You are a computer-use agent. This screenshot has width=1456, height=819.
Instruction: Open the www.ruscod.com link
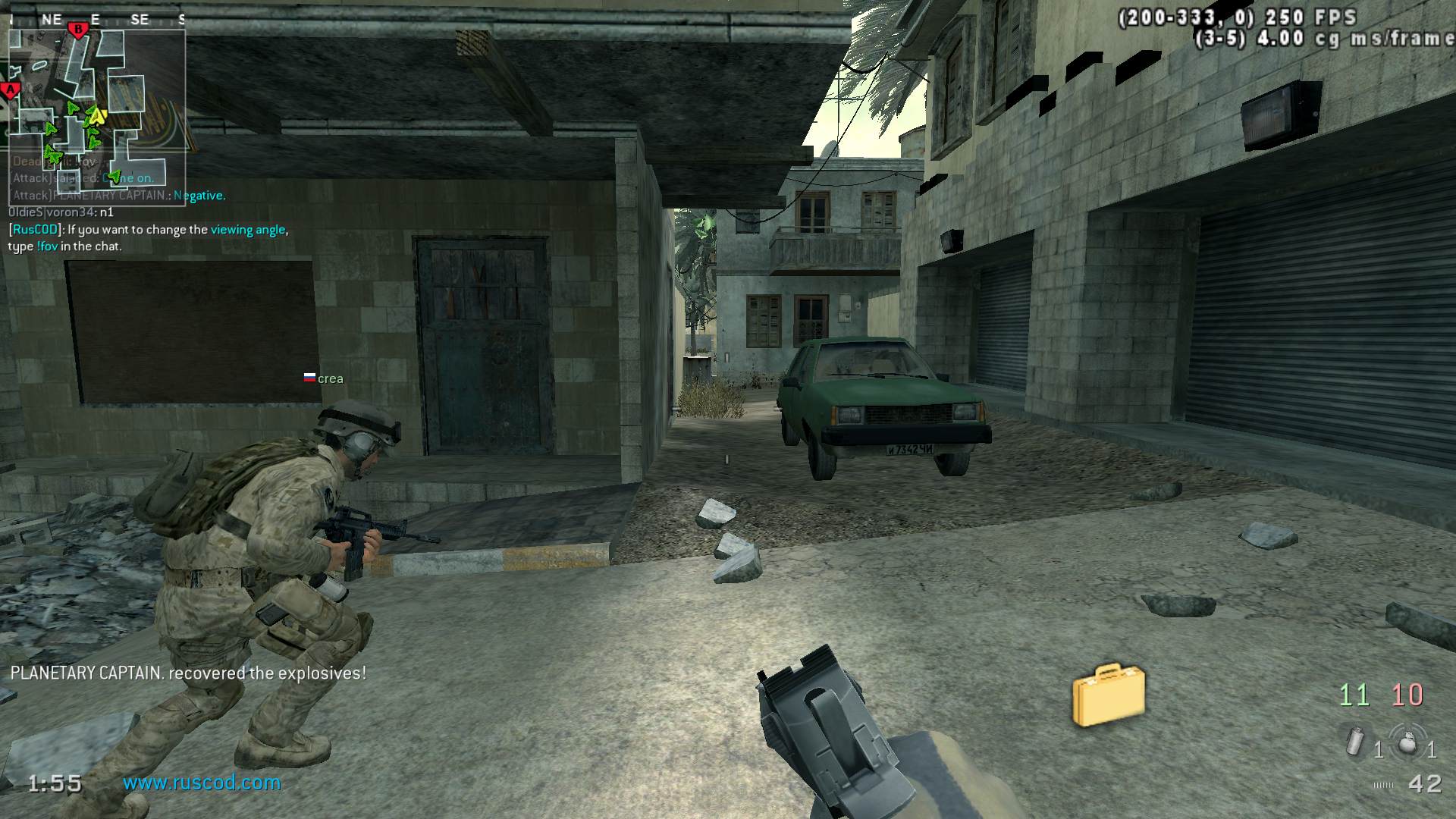tap(202, 783)
